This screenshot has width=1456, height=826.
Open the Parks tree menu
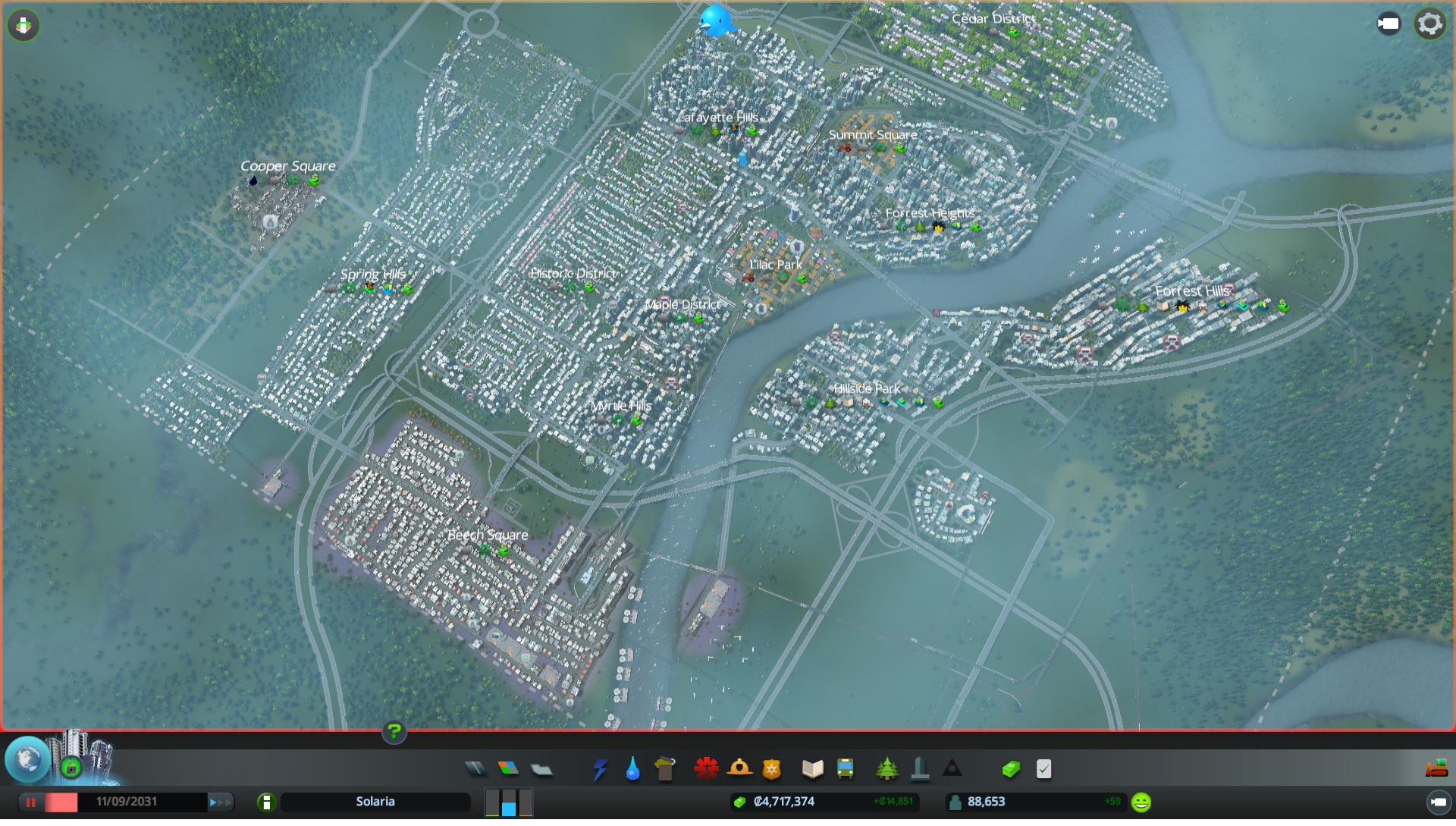point(886,769)
